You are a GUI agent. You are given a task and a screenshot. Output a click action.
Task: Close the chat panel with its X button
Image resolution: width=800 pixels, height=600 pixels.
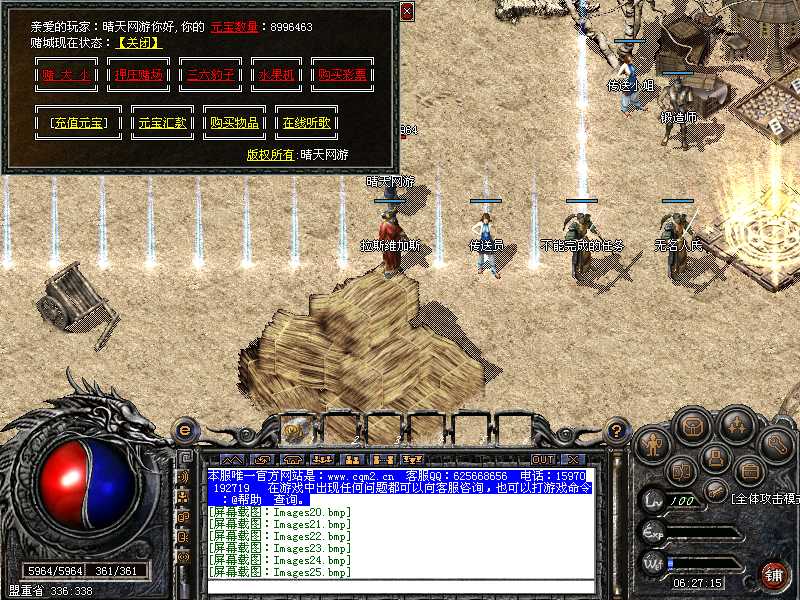572,459
